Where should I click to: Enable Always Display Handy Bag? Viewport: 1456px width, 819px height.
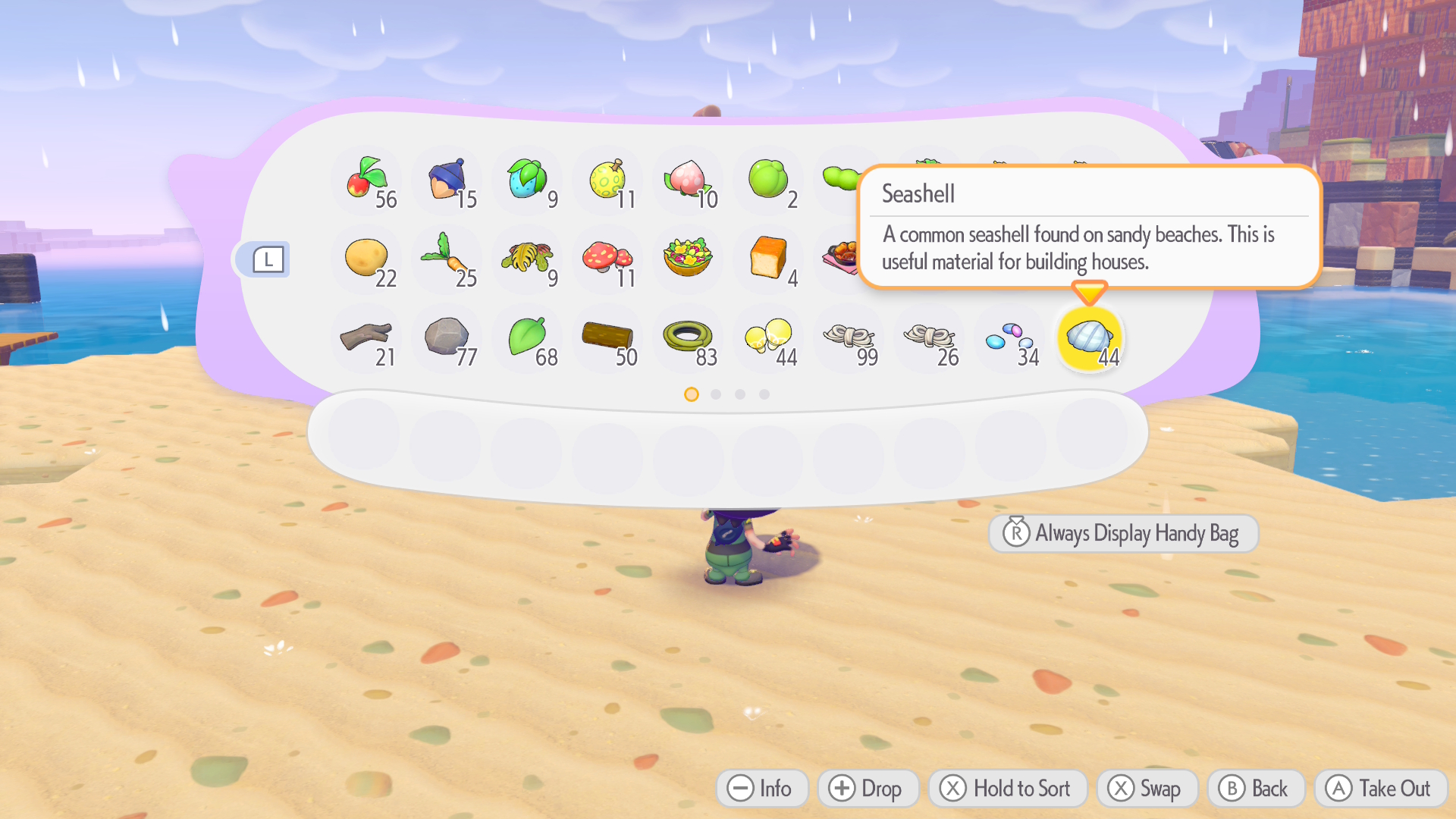click(x=1122, y=533)
